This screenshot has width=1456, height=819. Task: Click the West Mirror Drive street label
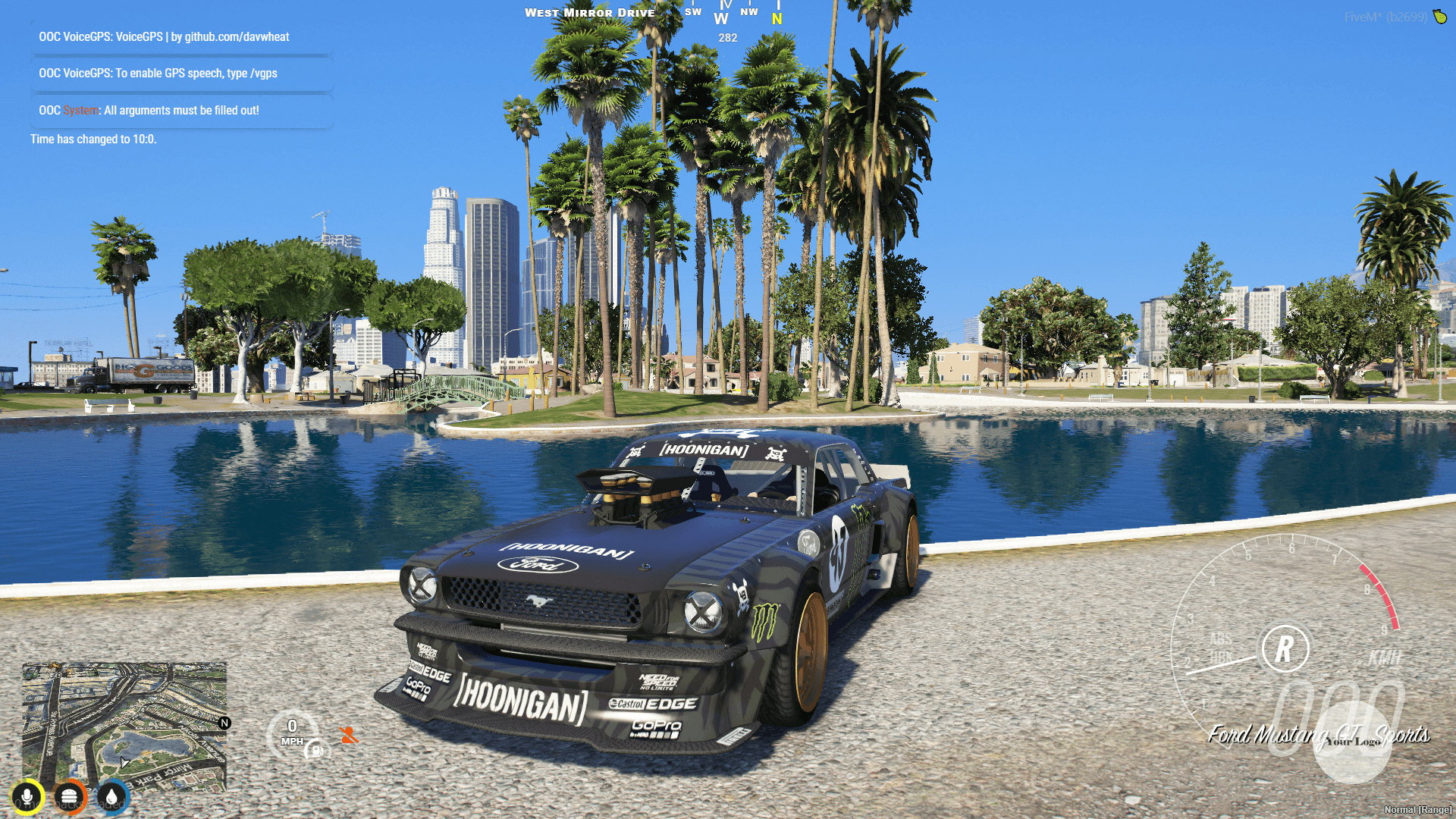[x=590, y=12]
